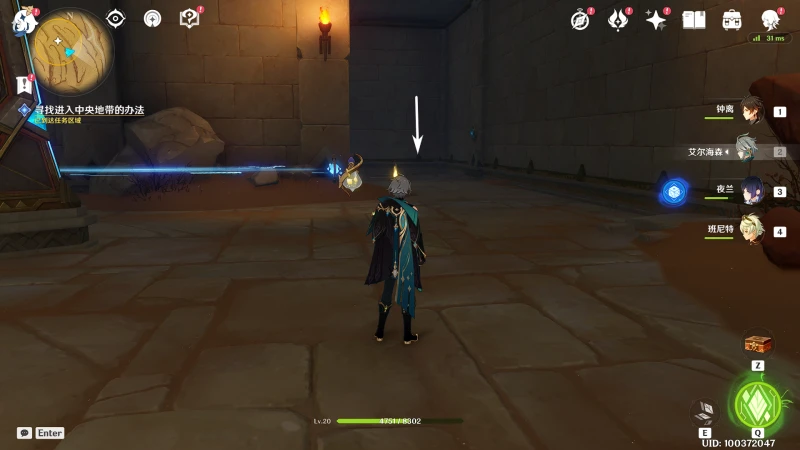Open the four-point star wish icon

656,19
